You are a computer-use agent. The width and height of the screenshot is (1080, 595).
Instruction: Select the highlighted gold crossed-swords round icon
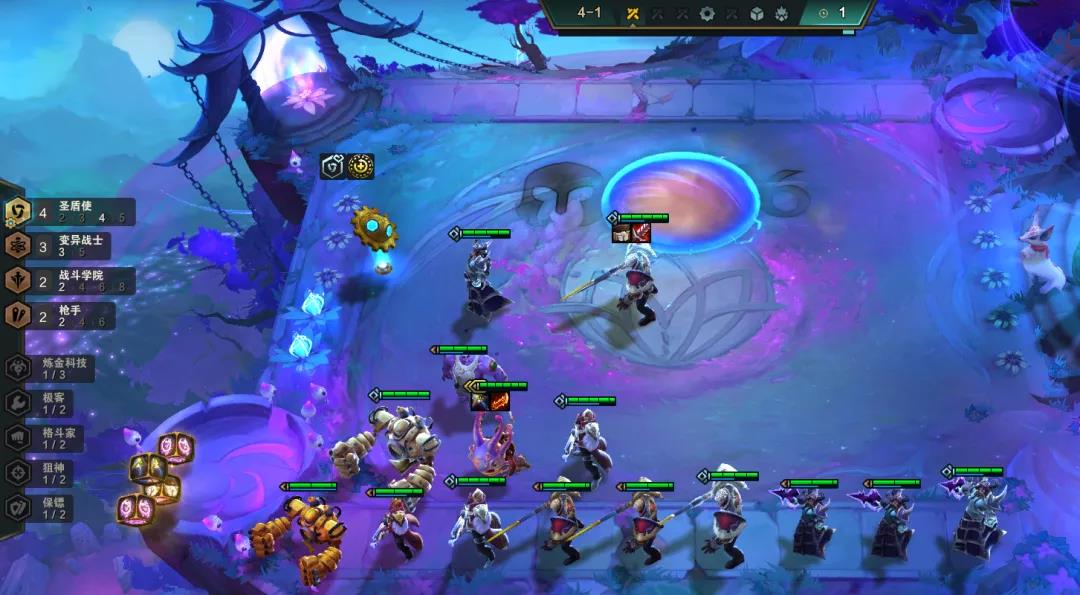click(x=633, y=14)
